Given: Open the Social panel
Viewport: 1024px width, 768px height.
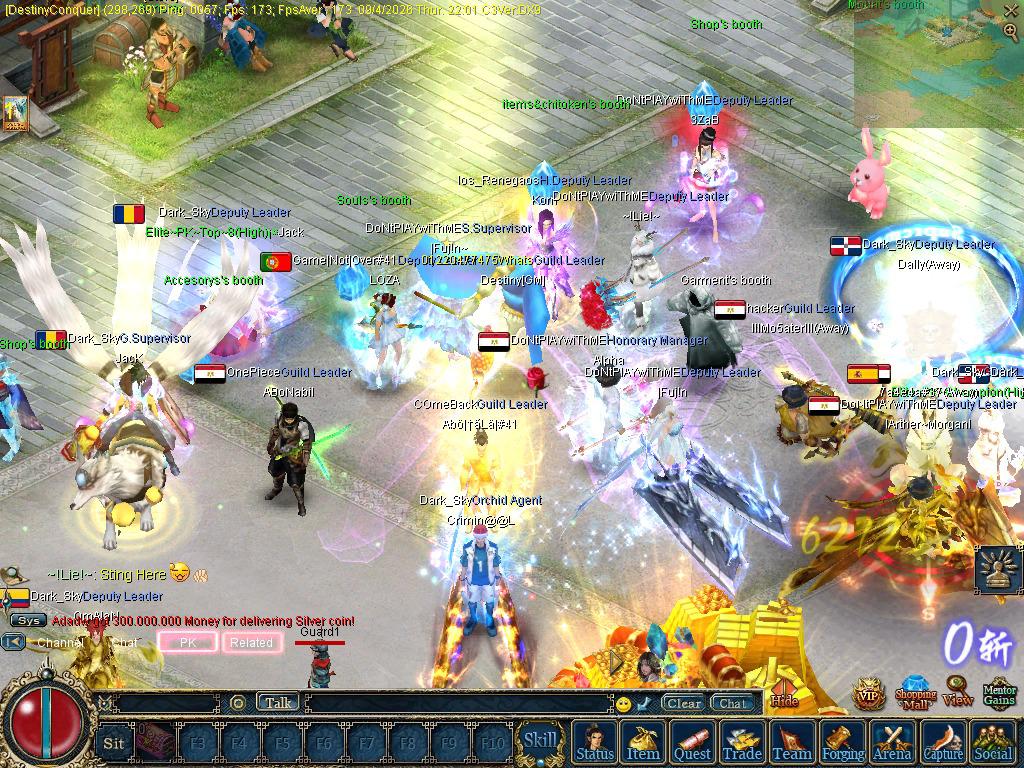Looking at the screenshot, I should 992,742.
